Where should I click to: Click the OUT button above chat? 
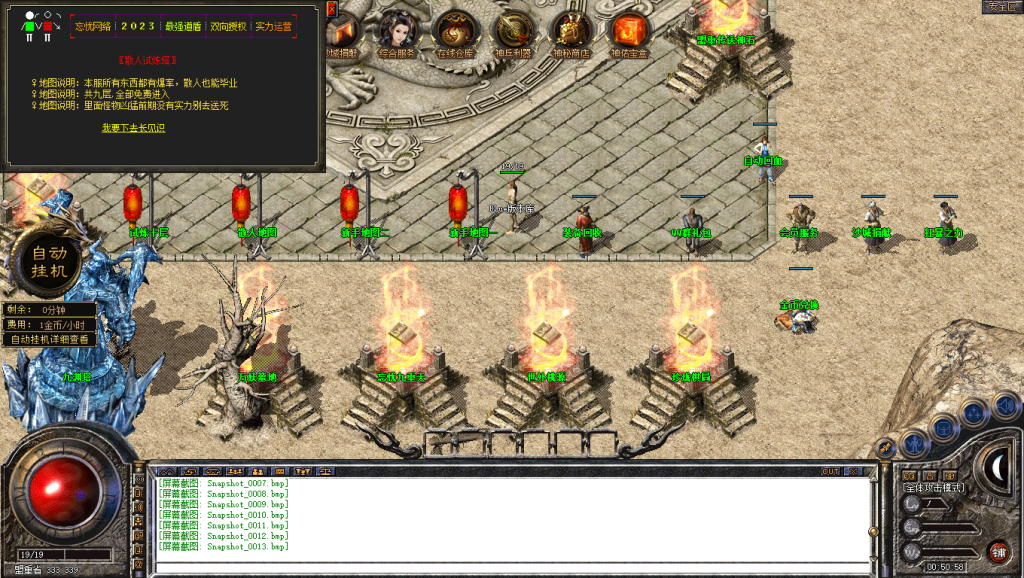click(831, 471)
